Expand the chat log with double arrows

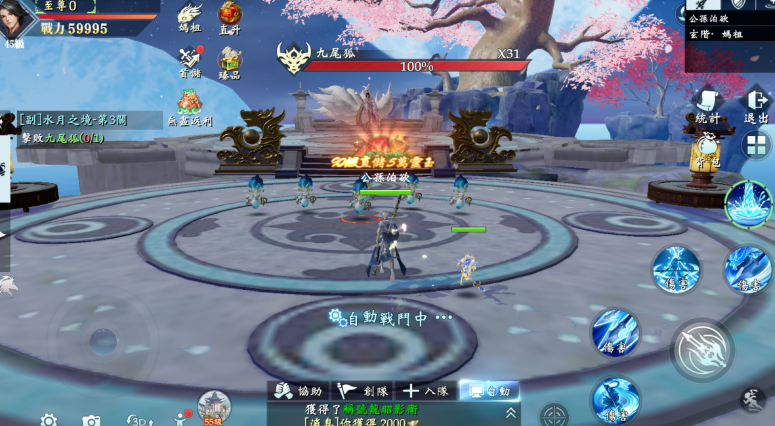(x=511, y=411)
